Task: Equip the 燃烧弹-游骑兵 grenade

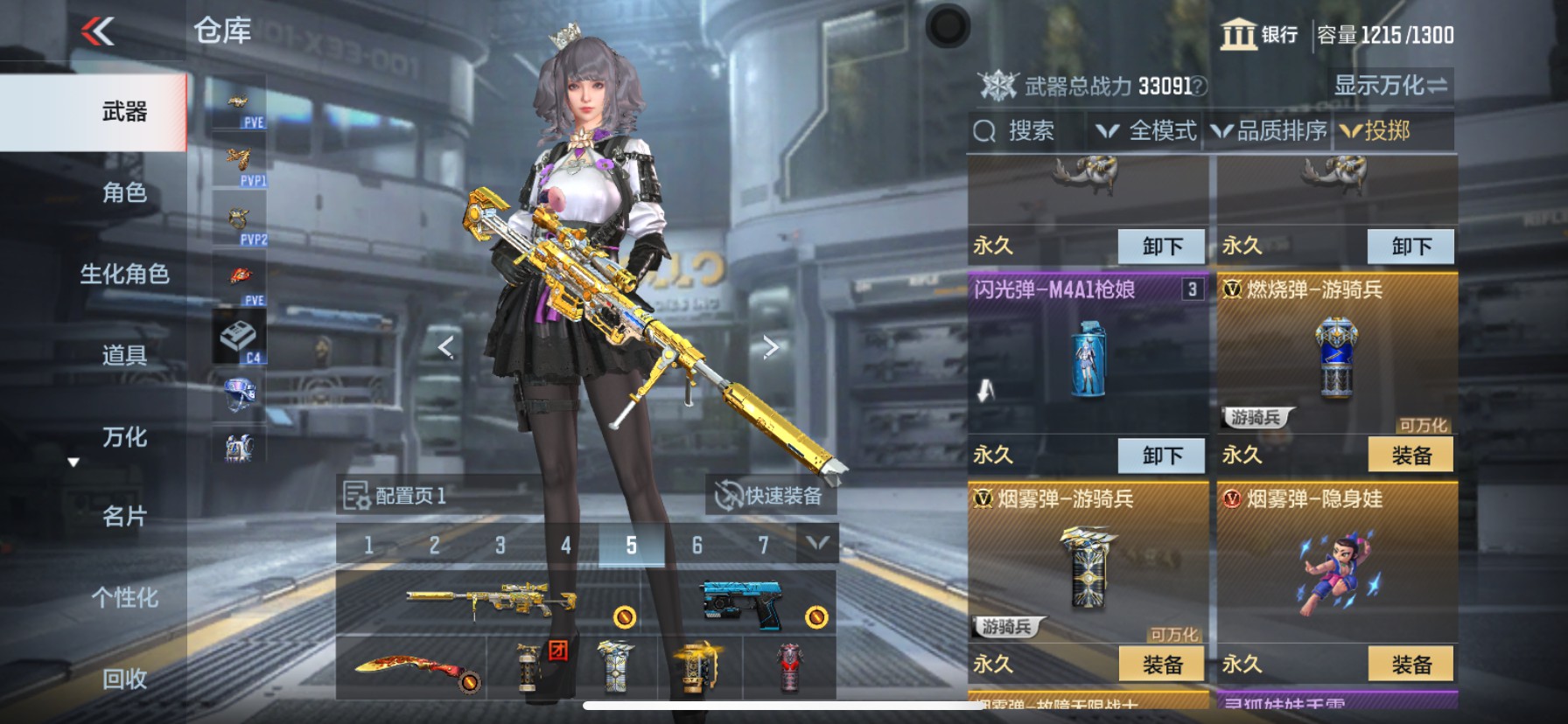Action: [1410, 456]
